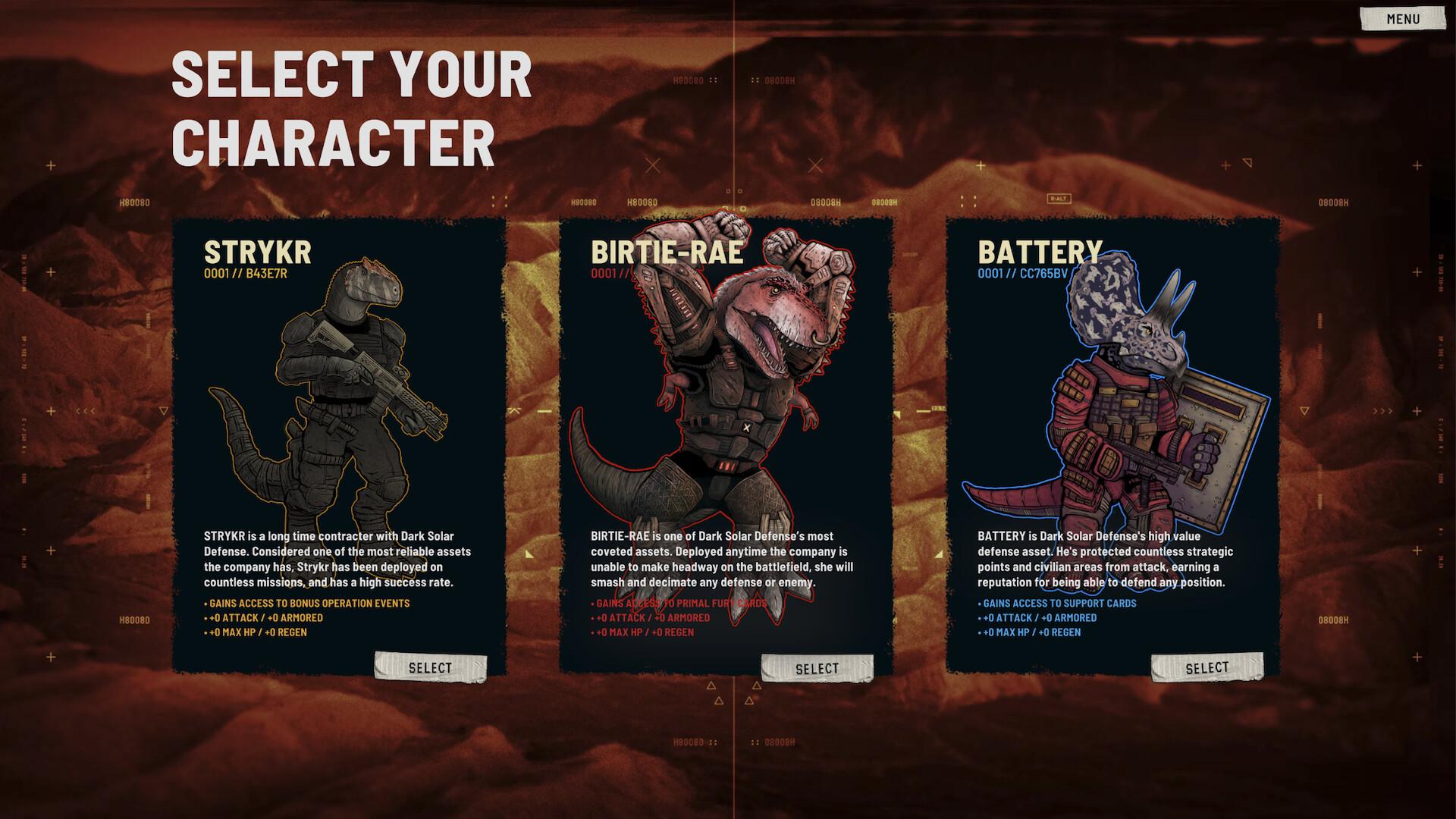
Task: Click BATTERY's character description text
Action: coord(1107,560)
